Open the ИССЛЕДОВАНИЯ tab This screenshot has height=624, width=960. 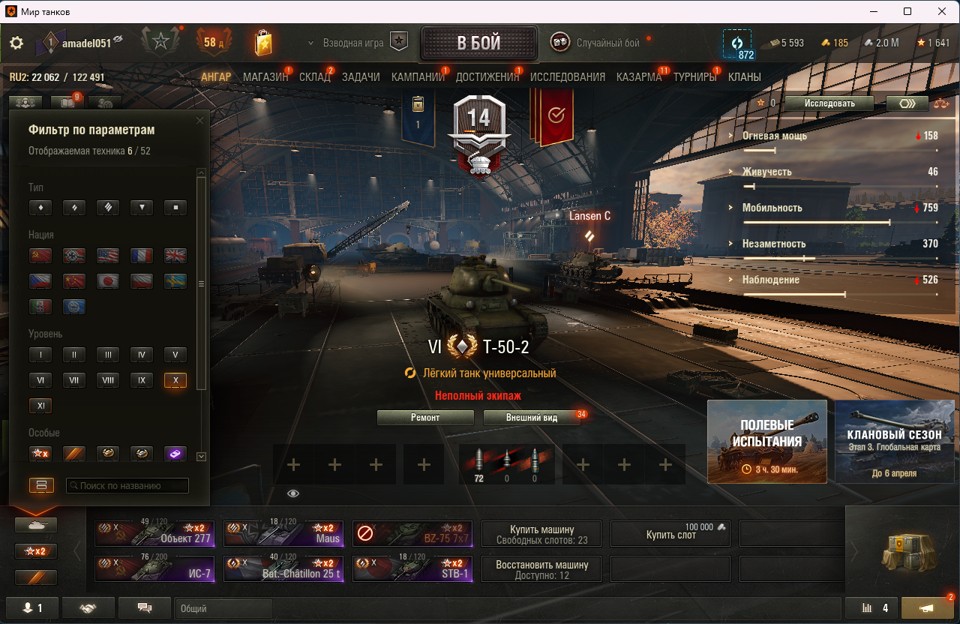(567, 77)
